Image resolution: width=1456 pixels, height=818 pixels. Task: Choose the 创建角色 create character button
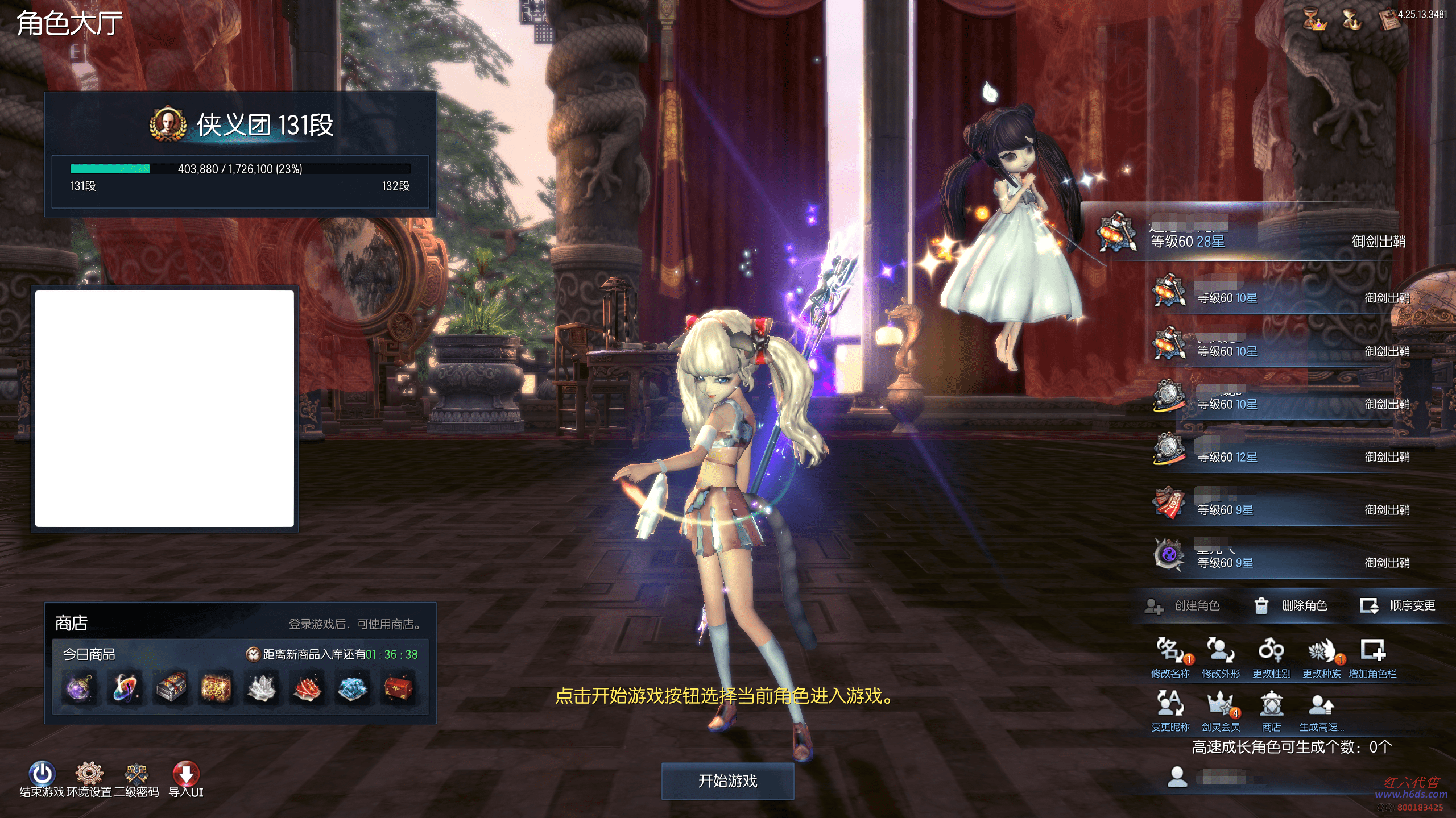1183,606
